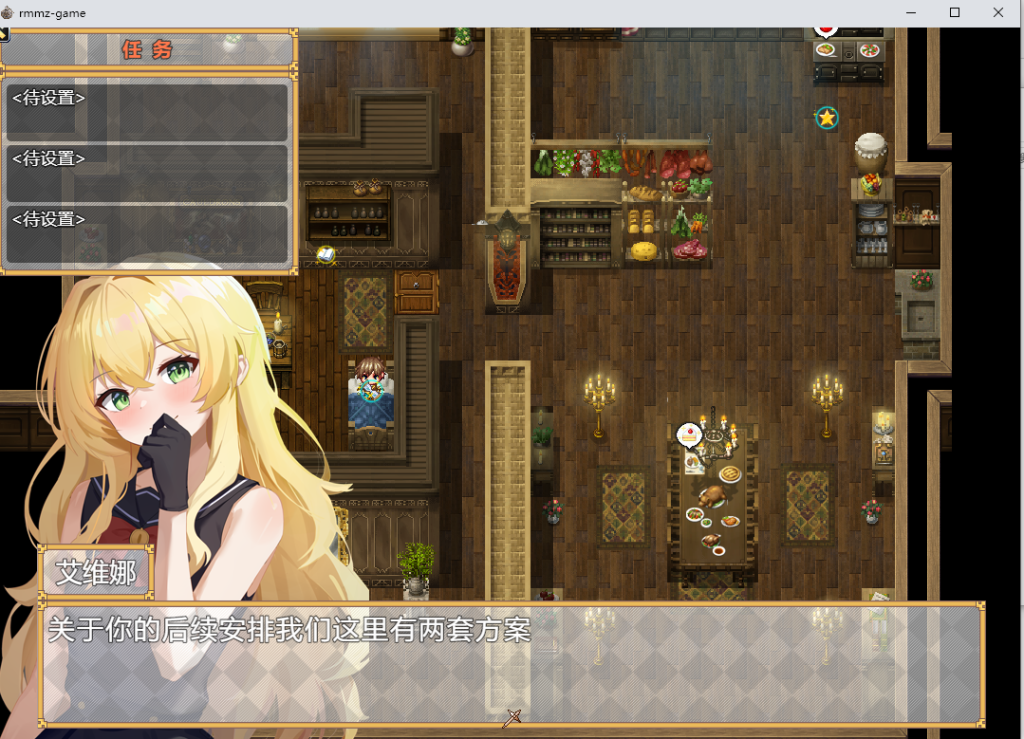Minimize the rmmz-game window
This screenshot has width=1024, height=739.
[911, 12]
